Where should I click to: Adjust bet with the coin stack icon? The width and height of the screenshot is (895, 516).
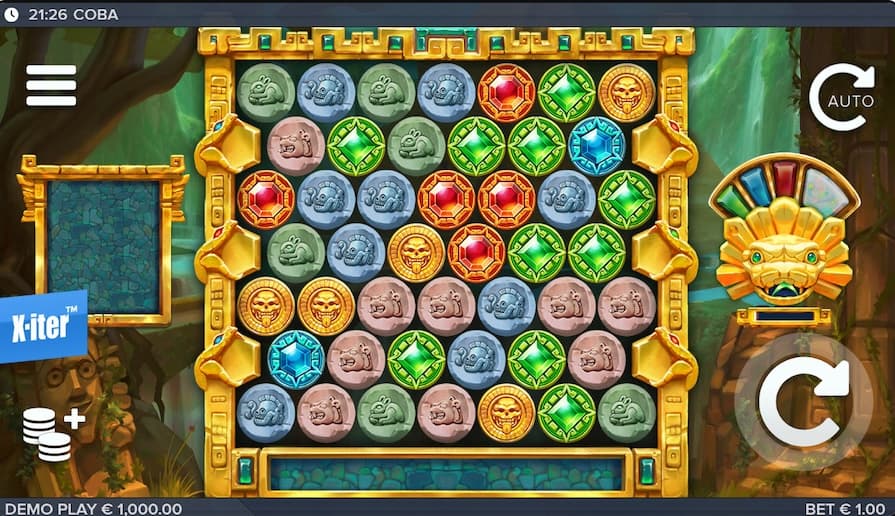52,432
